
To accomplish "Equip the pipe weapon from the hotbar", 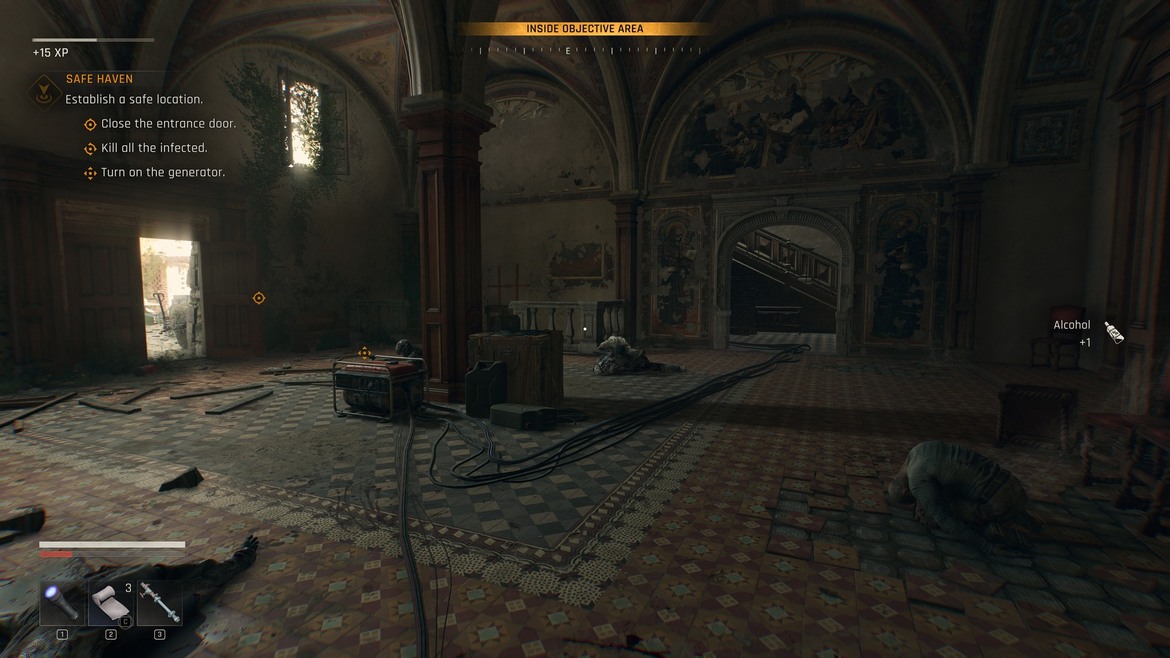I will pyautogui.click(x=159, y=603).
